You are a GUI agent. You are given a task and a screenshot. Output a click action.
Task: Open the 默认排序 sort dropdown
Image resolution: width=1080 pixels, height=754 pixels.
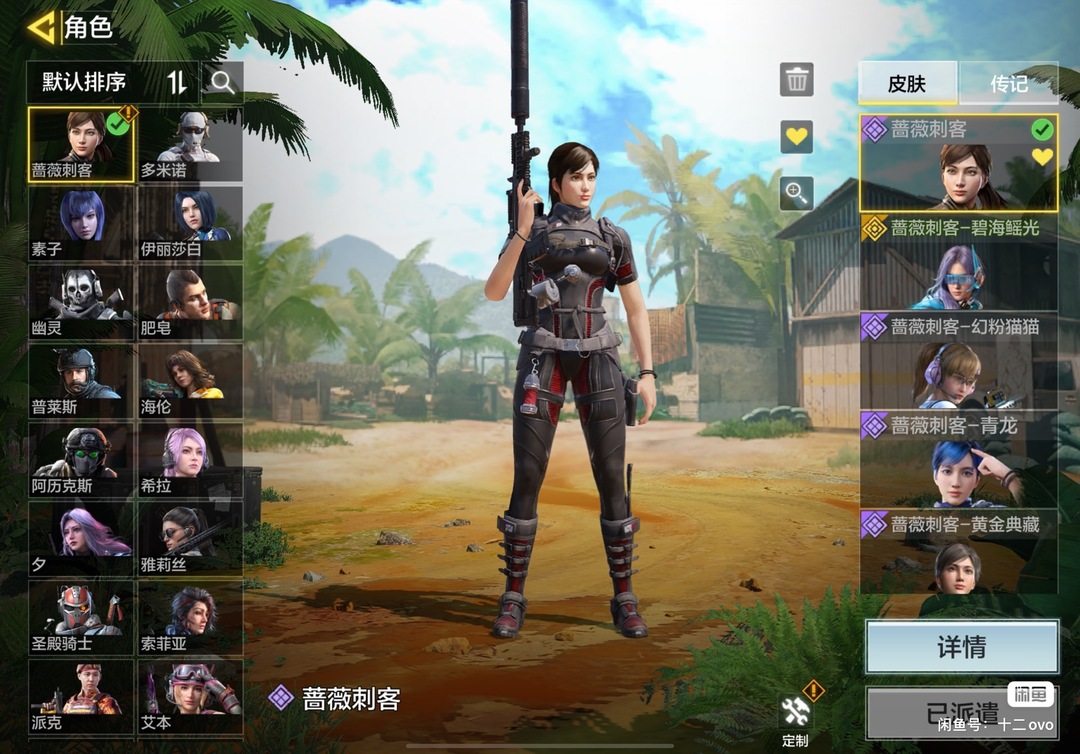tap(112, 83)
